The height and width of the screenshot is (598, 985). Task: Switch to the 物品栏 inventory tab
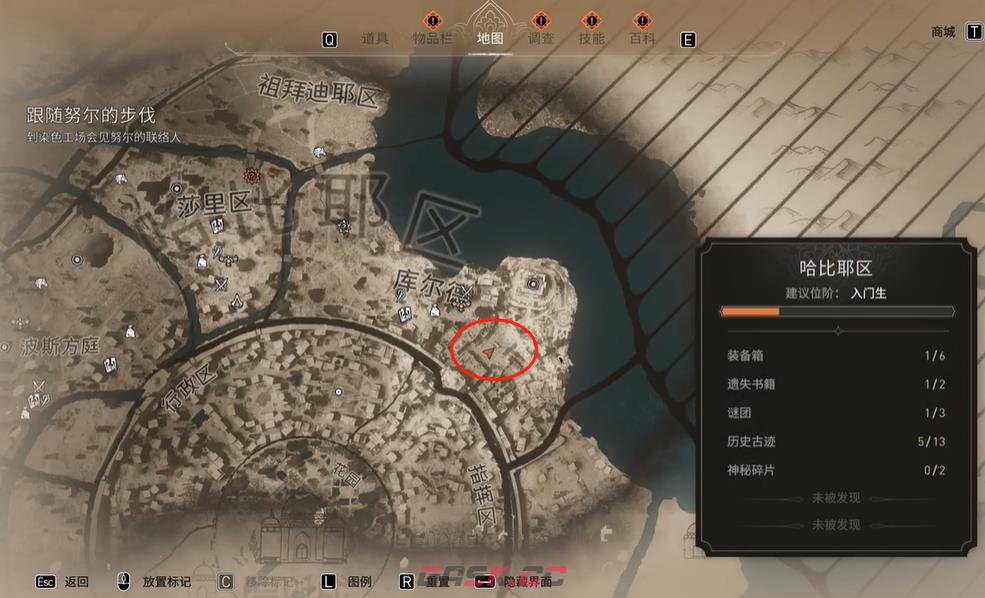click(433, 39)
